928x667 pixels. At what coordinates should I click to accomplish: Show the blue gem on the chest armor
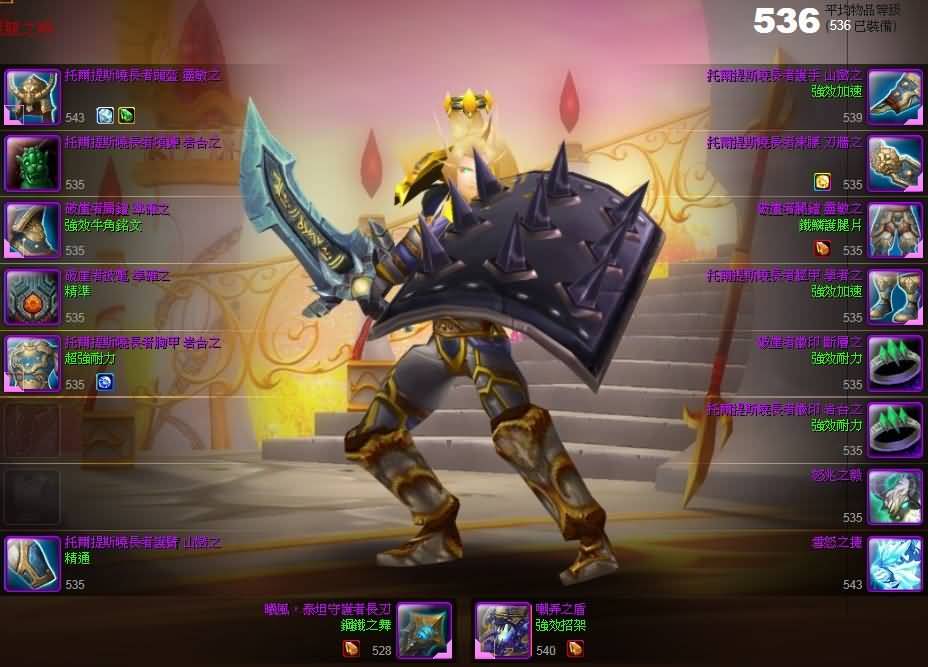pos(104,382)
